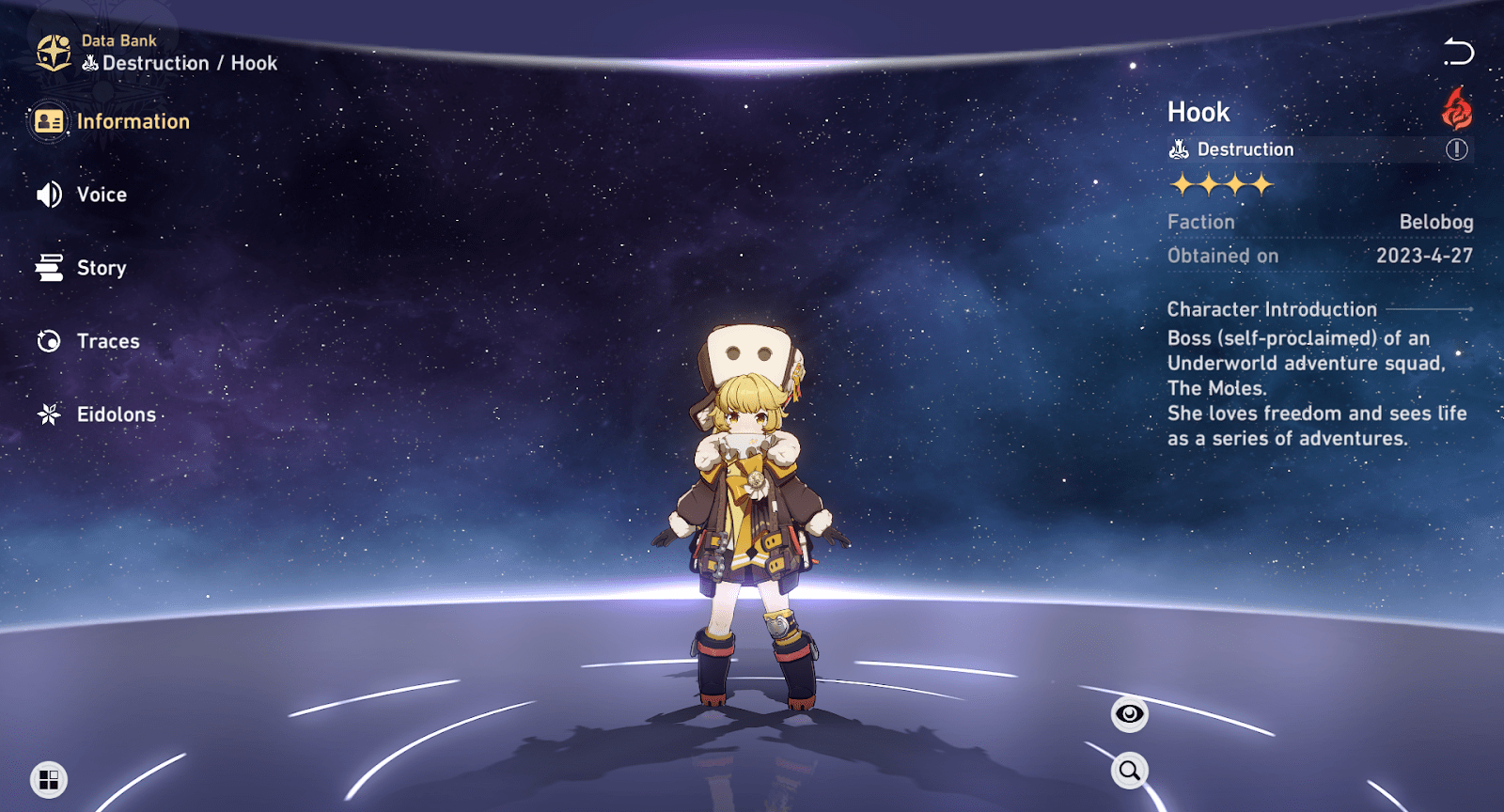
Task: Select the Voice sidebar icon
Action: point(48,195)
